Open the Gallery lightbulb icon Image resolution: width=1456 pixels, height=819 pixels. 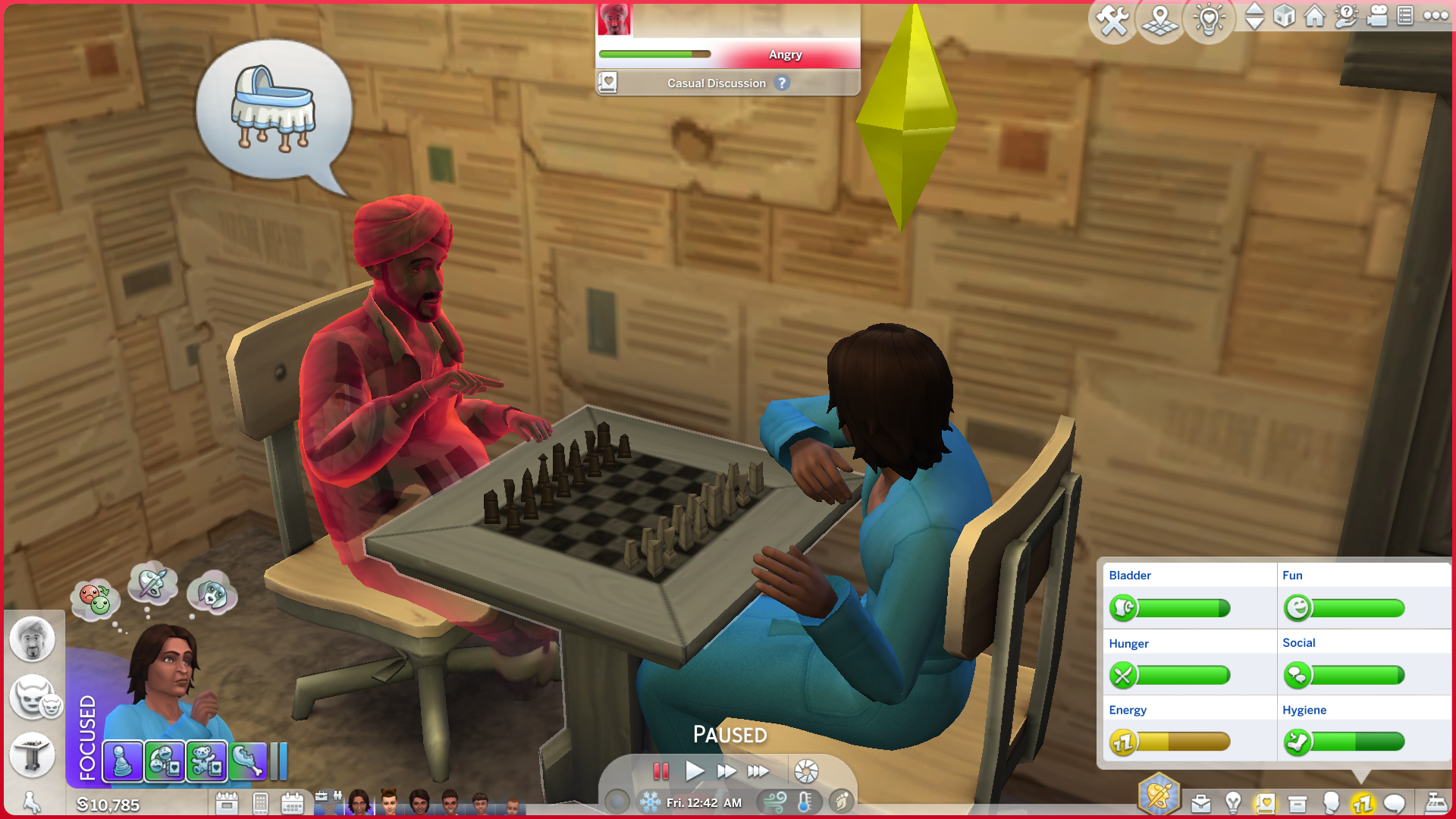(1209, 20)
